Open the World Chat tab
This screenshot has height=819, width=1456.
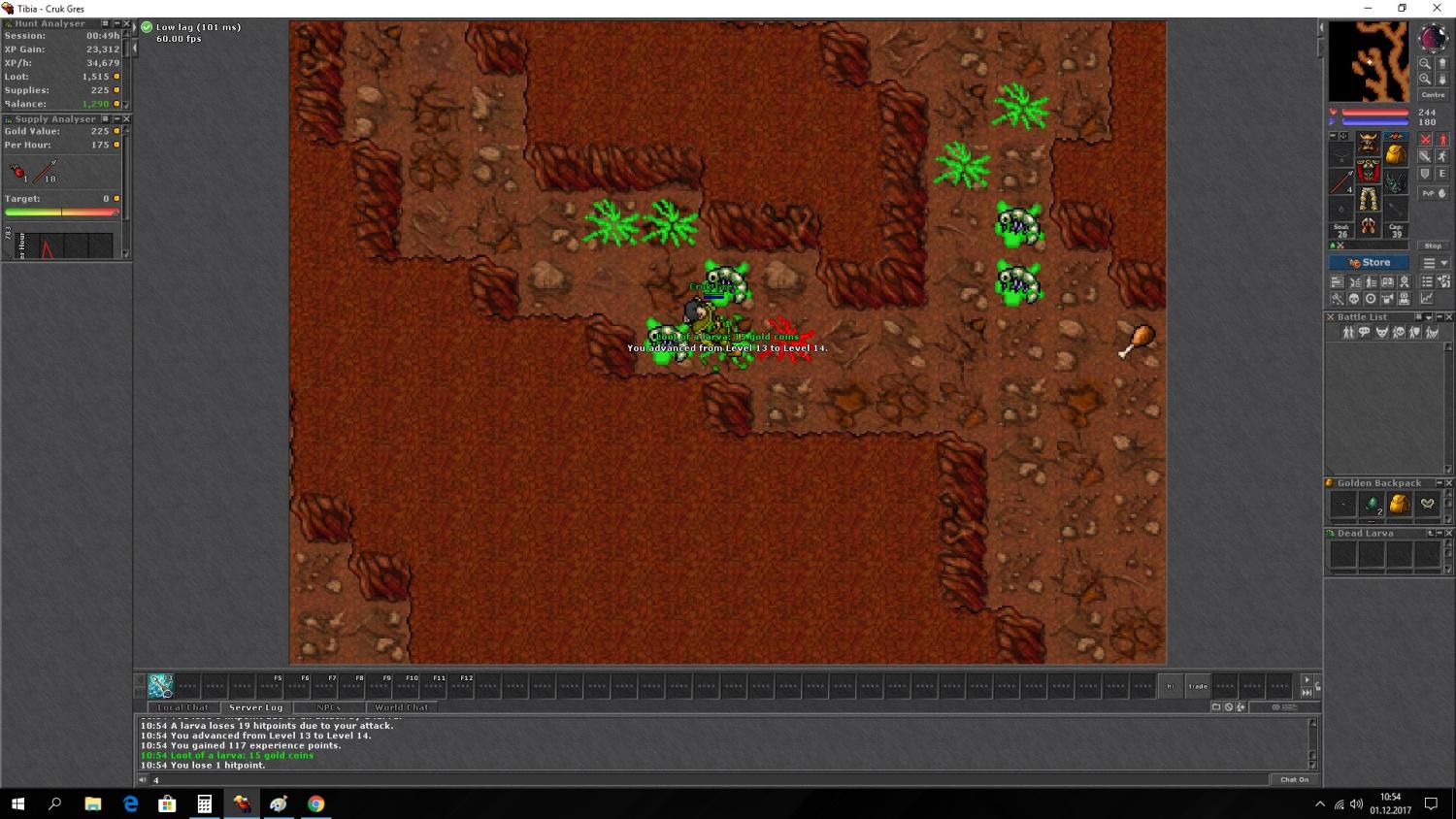(x=402, y=707)
